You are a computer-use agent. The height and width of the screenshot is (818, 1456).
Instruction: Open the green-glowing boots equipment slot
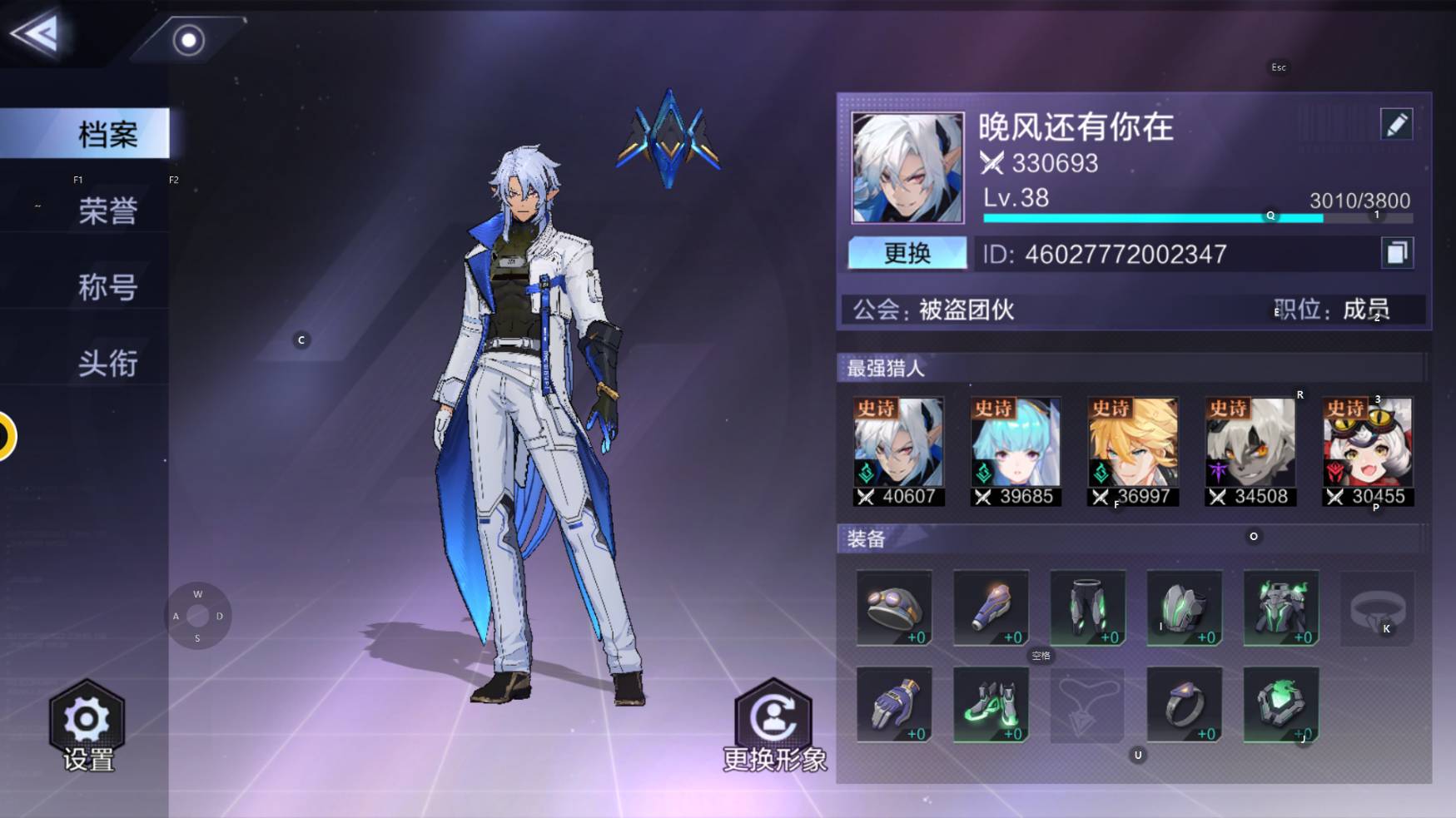[x=991, y=704]
